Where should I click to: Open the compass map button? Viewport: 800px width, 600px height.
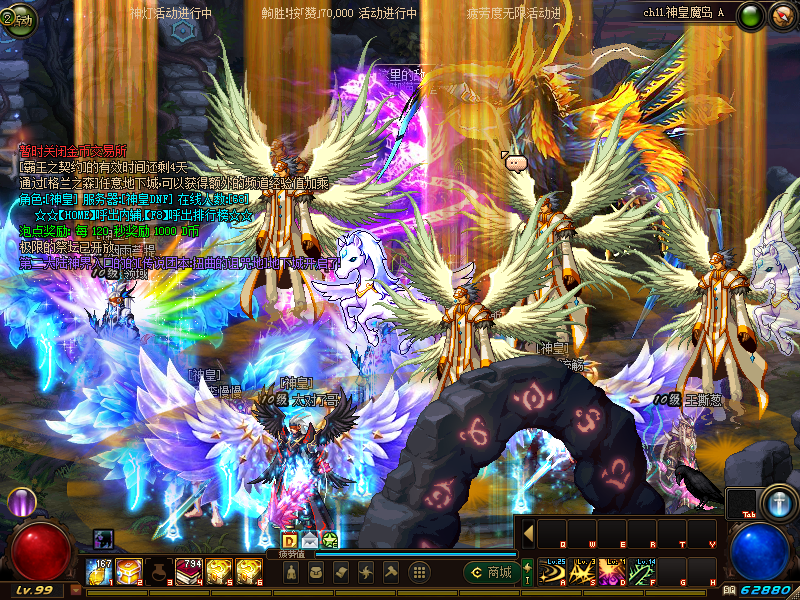781,15
